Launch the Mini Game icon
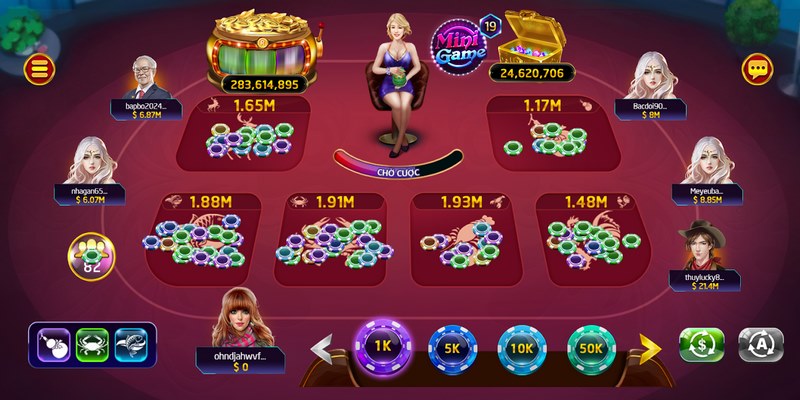800x400 pixels. coord(460,45)
